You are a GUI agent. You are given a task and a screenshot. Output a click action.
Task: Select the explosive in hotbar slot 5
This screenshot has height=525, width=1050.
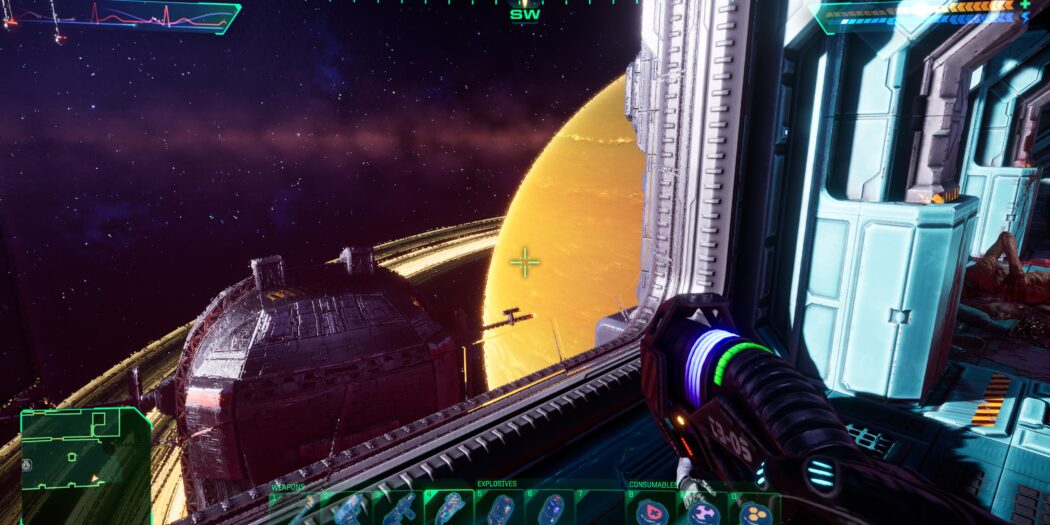[500, 509]
